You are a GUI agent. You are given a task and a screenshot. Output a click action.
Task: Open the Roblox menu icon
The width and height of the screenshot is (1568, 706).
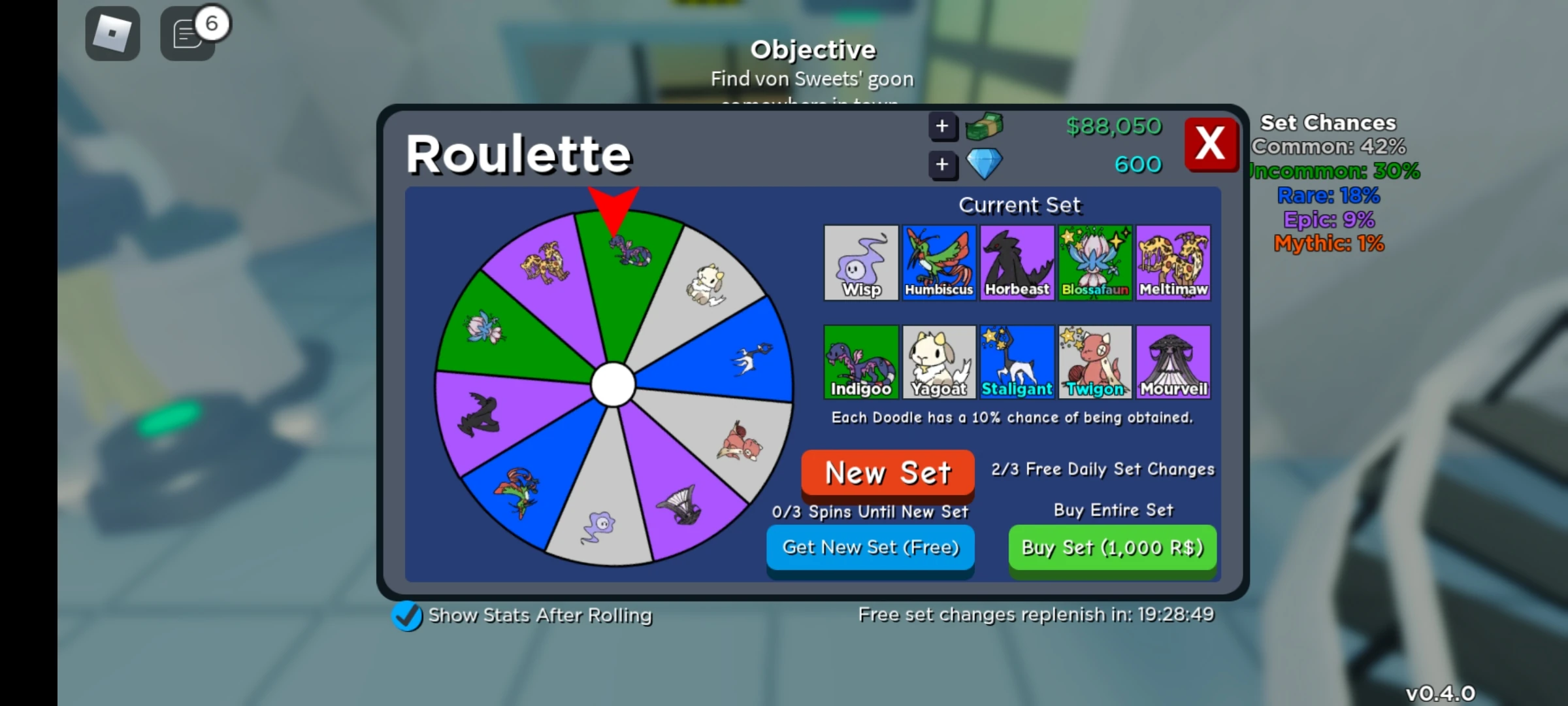click(x=112, y=33)
